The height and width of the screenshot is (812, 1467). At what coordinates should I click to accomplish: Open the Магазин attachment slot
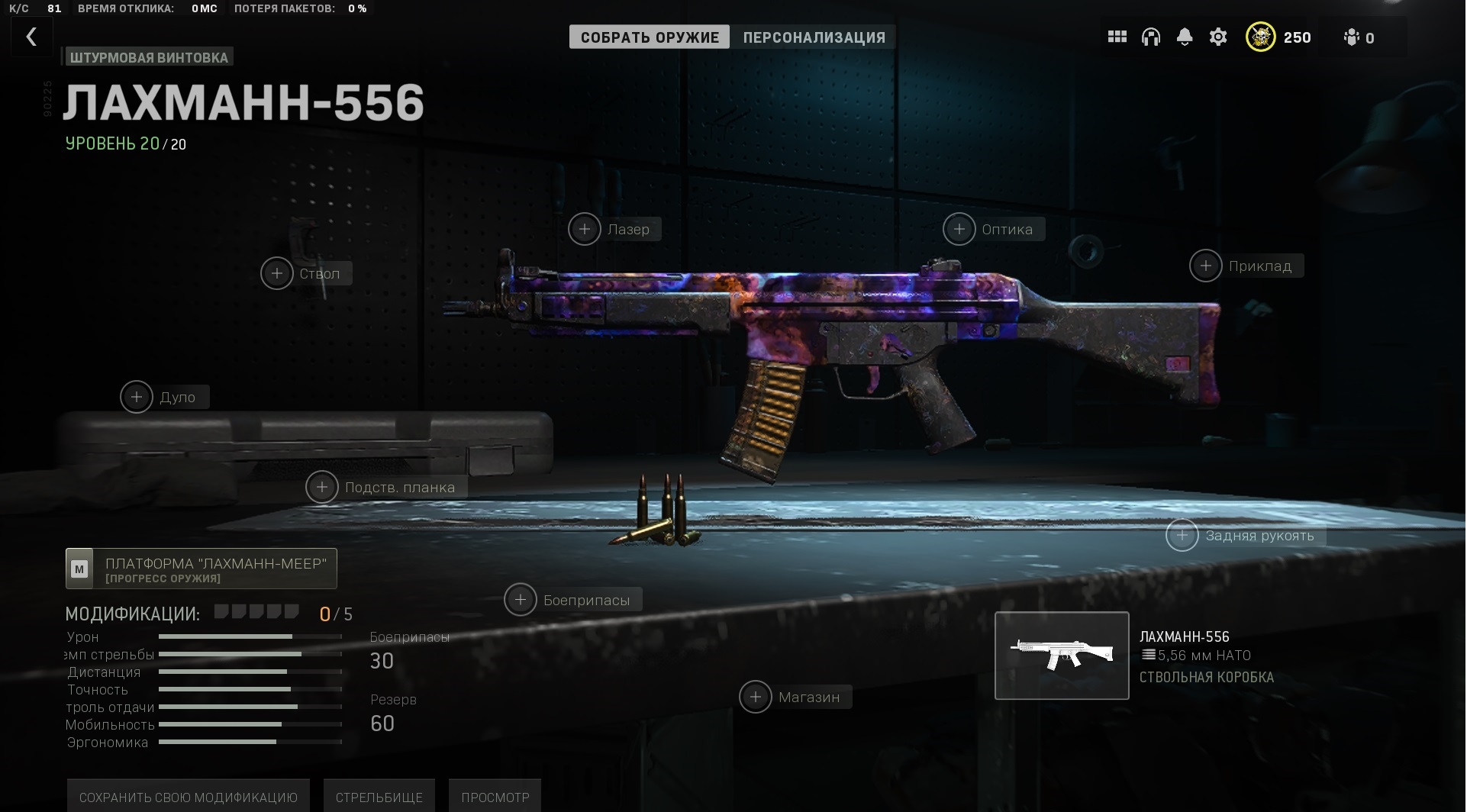pos(756,698)
